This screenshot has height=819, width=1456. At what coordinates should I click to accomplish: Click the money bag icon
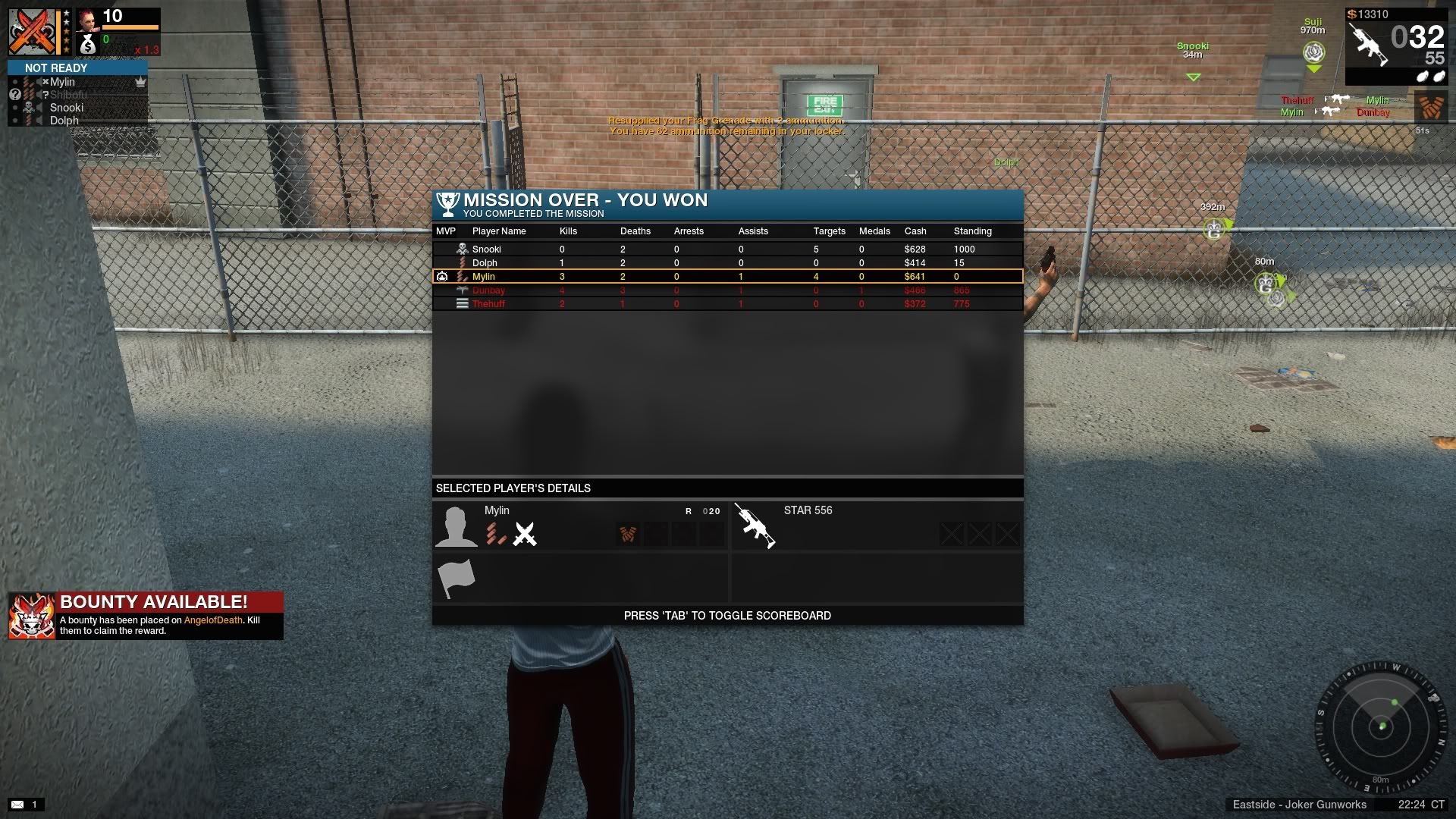[x=88, y=45]
